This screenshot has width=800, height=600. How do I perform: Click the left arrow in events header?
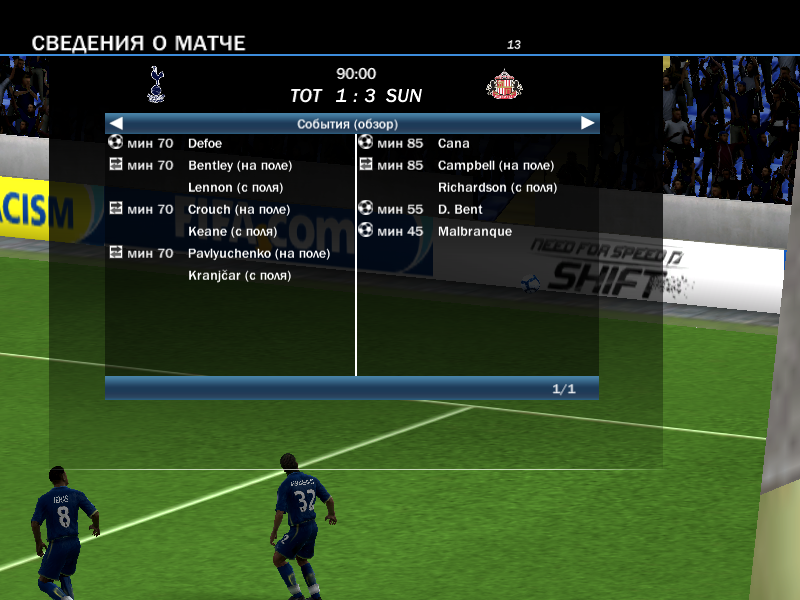coord(117,124)
